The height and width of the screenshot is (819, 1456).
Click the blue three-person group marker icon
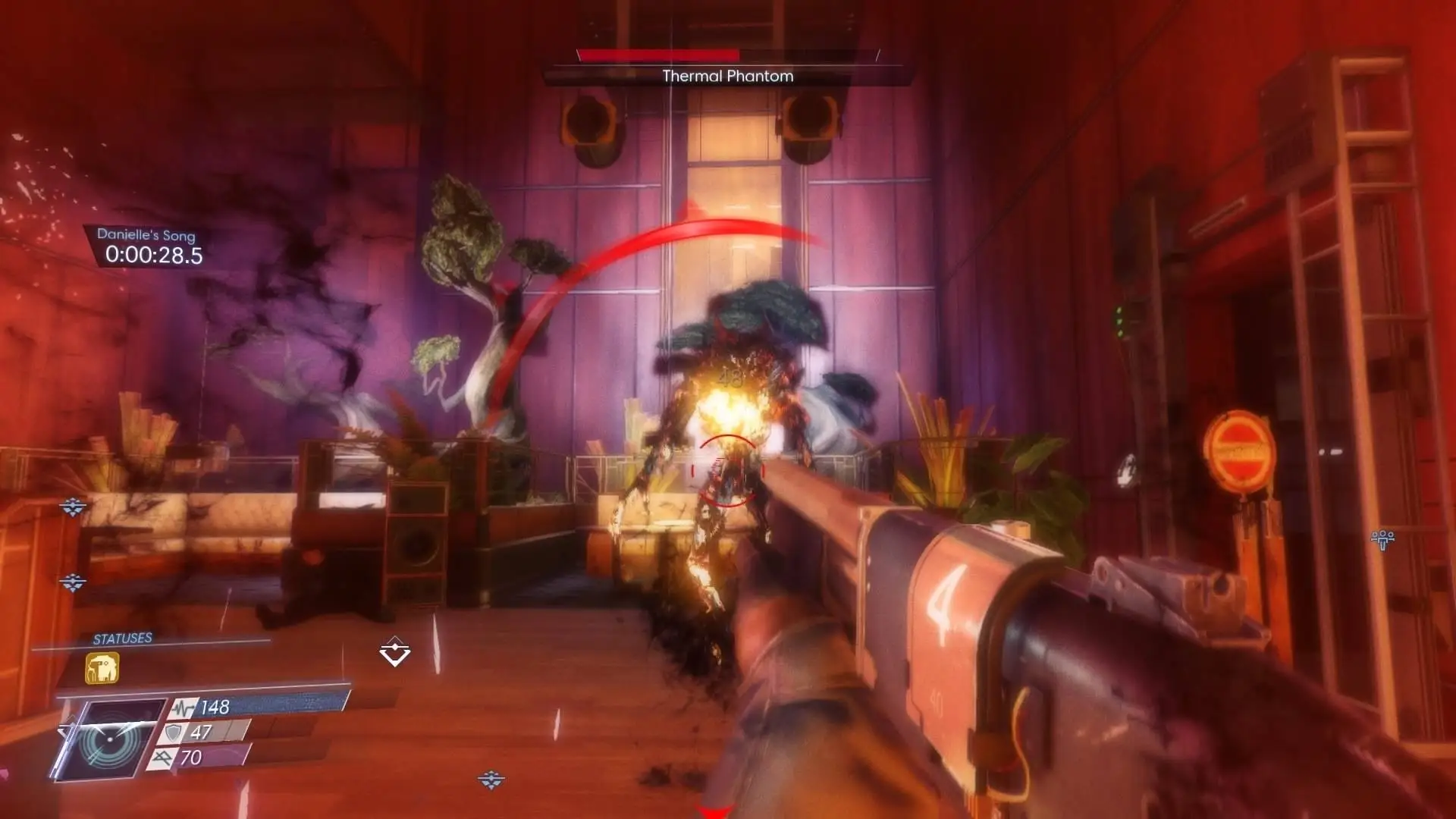[x=1382, y=539]
